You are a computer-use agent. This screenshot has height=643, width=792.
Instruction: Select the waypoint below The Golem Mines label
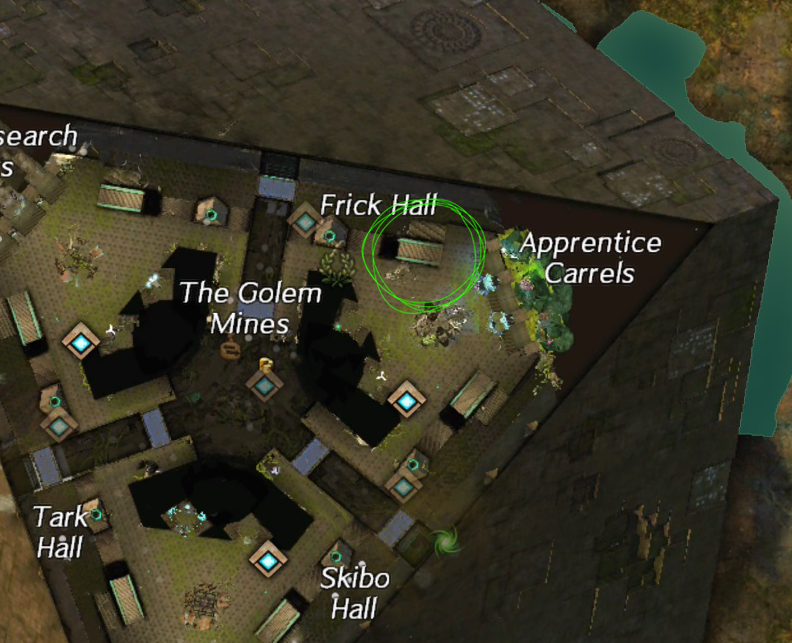coord(264,385)
